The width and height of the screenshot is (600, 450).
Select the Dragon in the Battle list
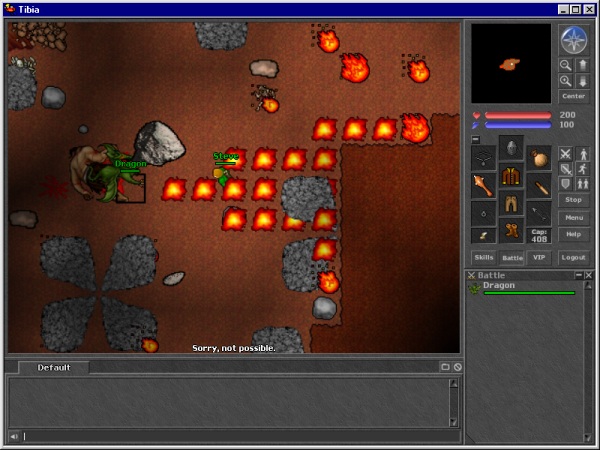pyautogui.click(x=499, y=285)
